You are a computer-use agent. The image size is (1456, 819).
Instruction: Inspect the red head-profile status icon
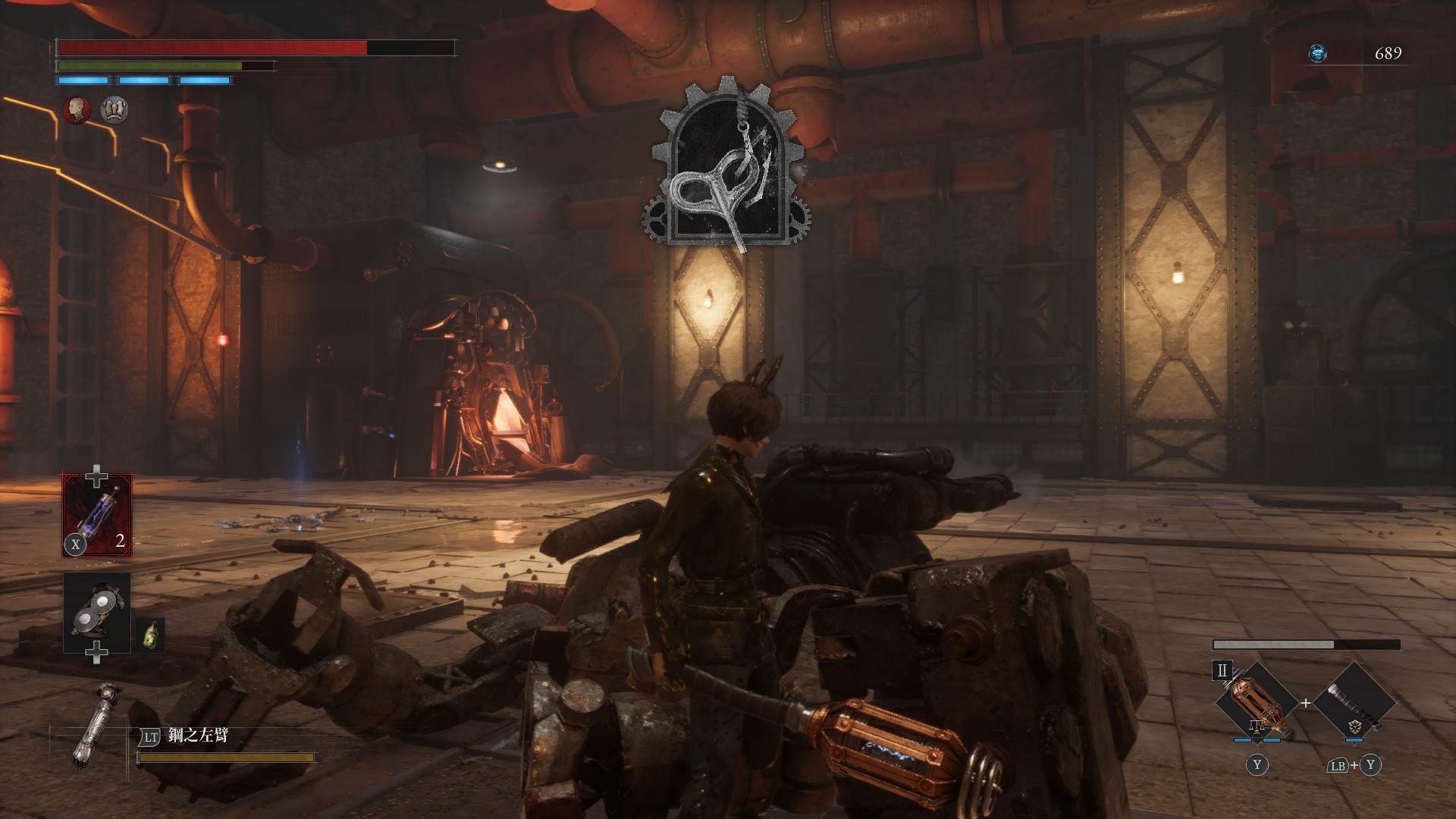[77, 110]
